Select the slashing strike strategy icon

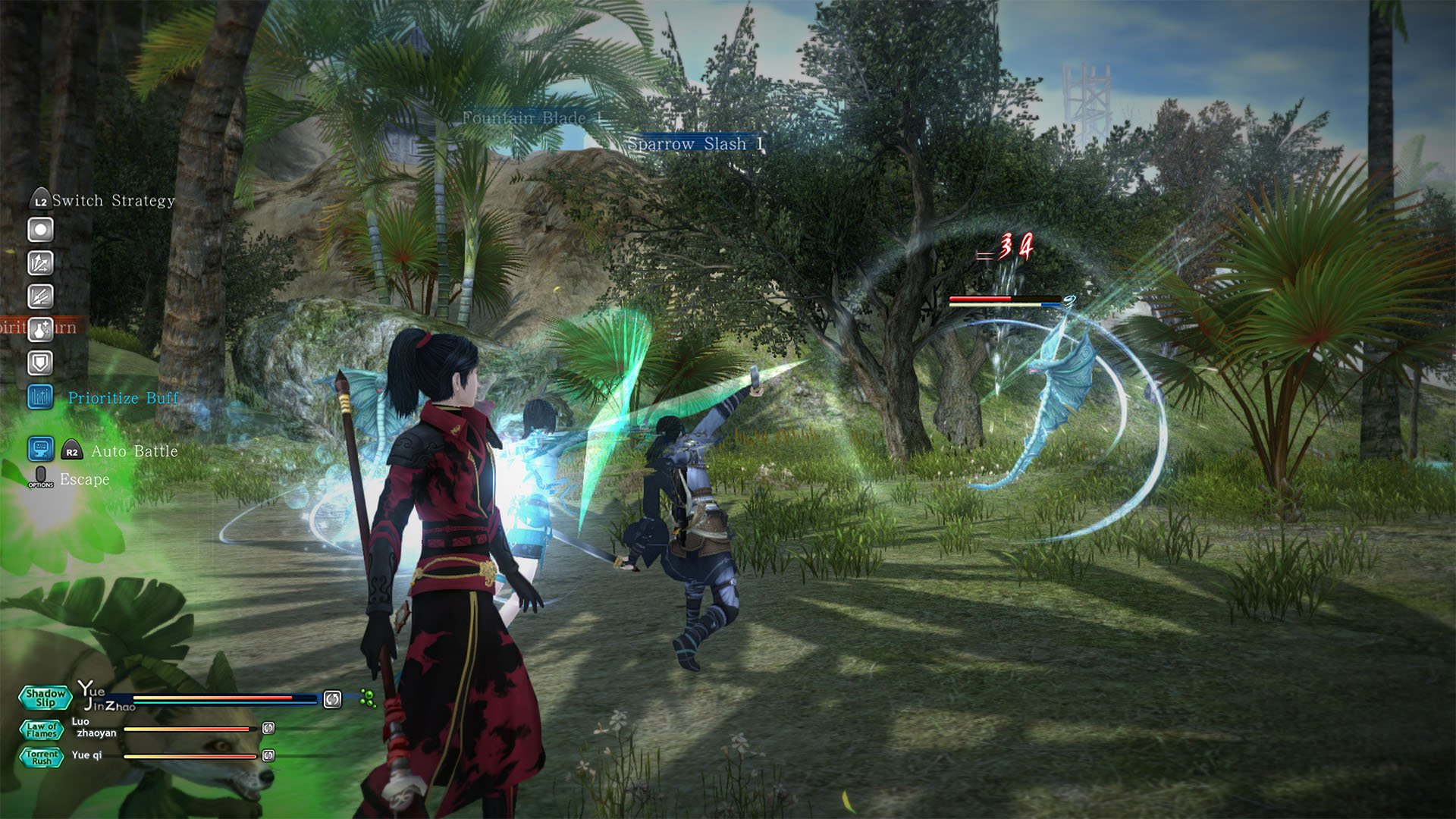click(x=40, y=295)
